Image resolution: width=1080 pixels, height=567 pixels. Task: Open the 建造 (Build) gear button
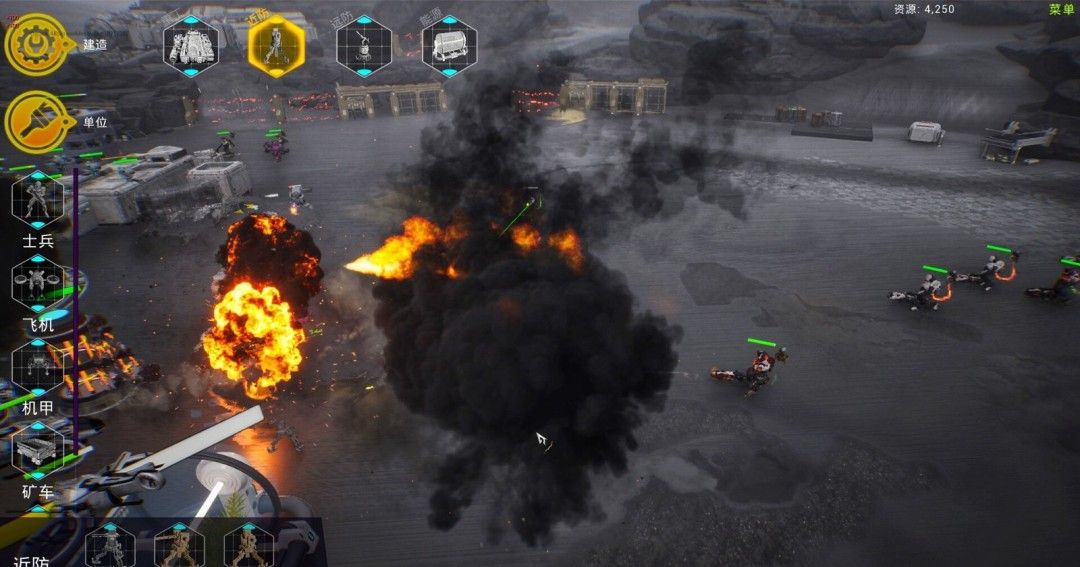click(36, 44)
